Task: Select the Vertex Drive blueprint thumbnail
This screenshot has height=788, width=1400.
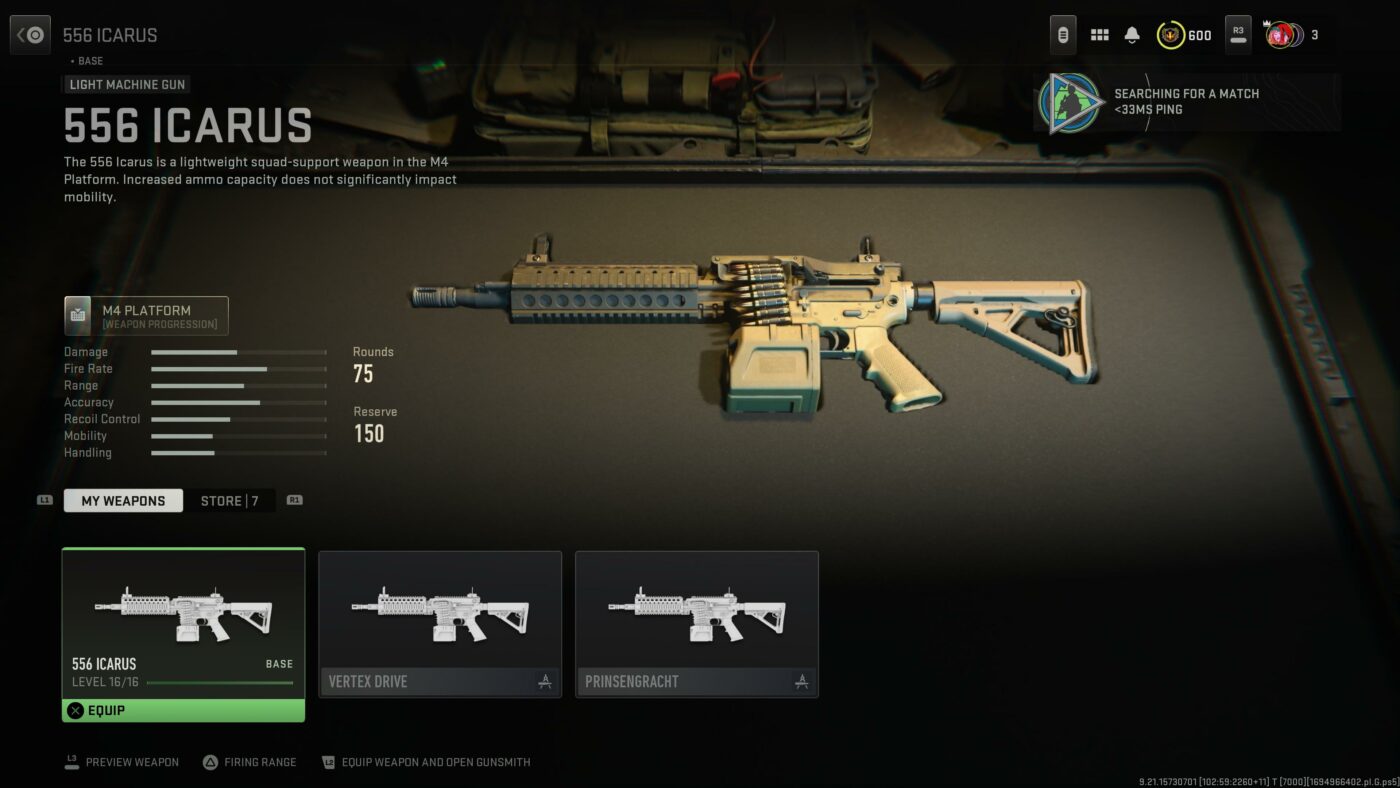Action: pyautogui.click(x=439, y=615)
